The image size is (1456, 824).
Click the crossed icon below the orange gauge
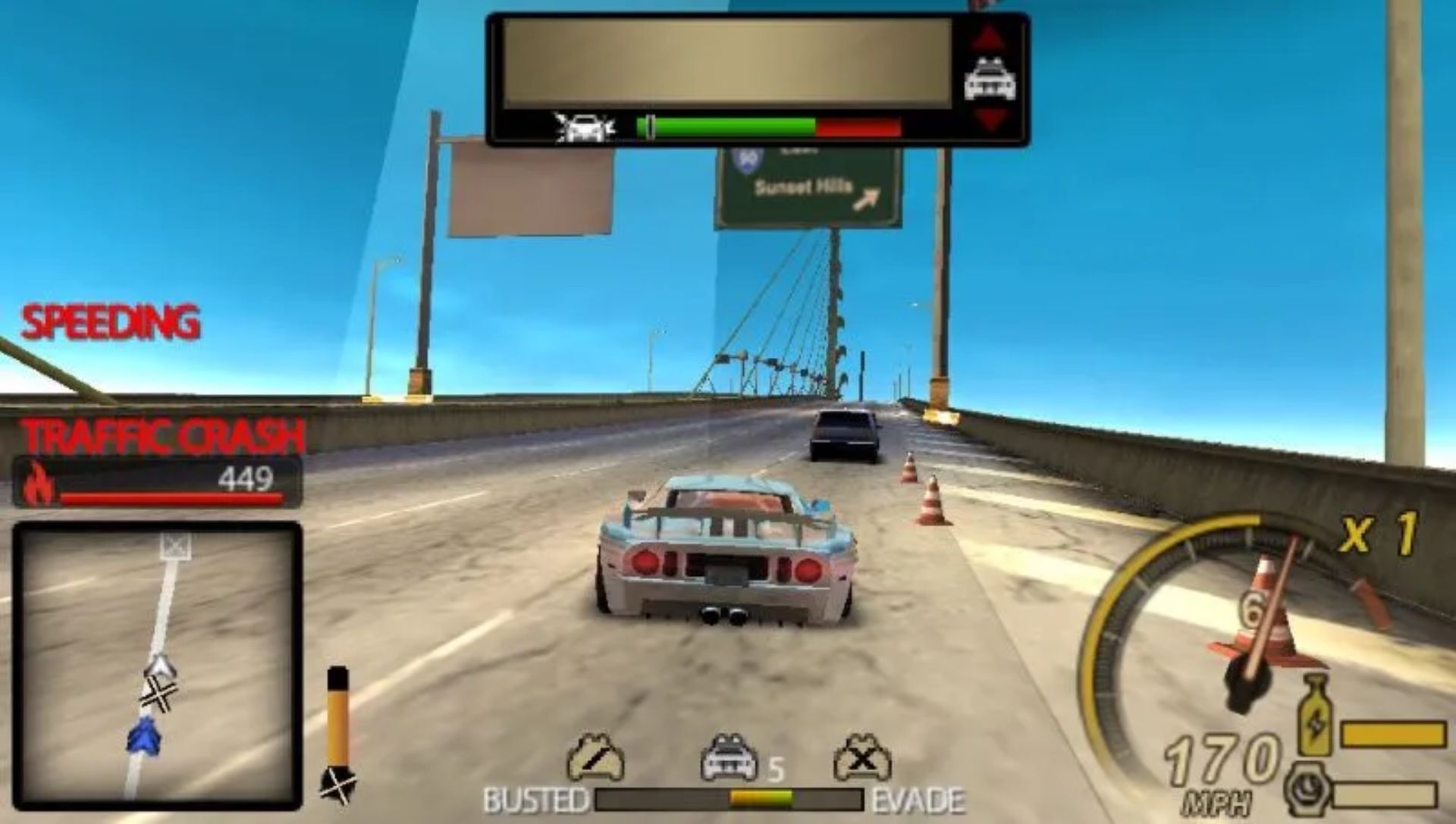click(x=337, y=785)
